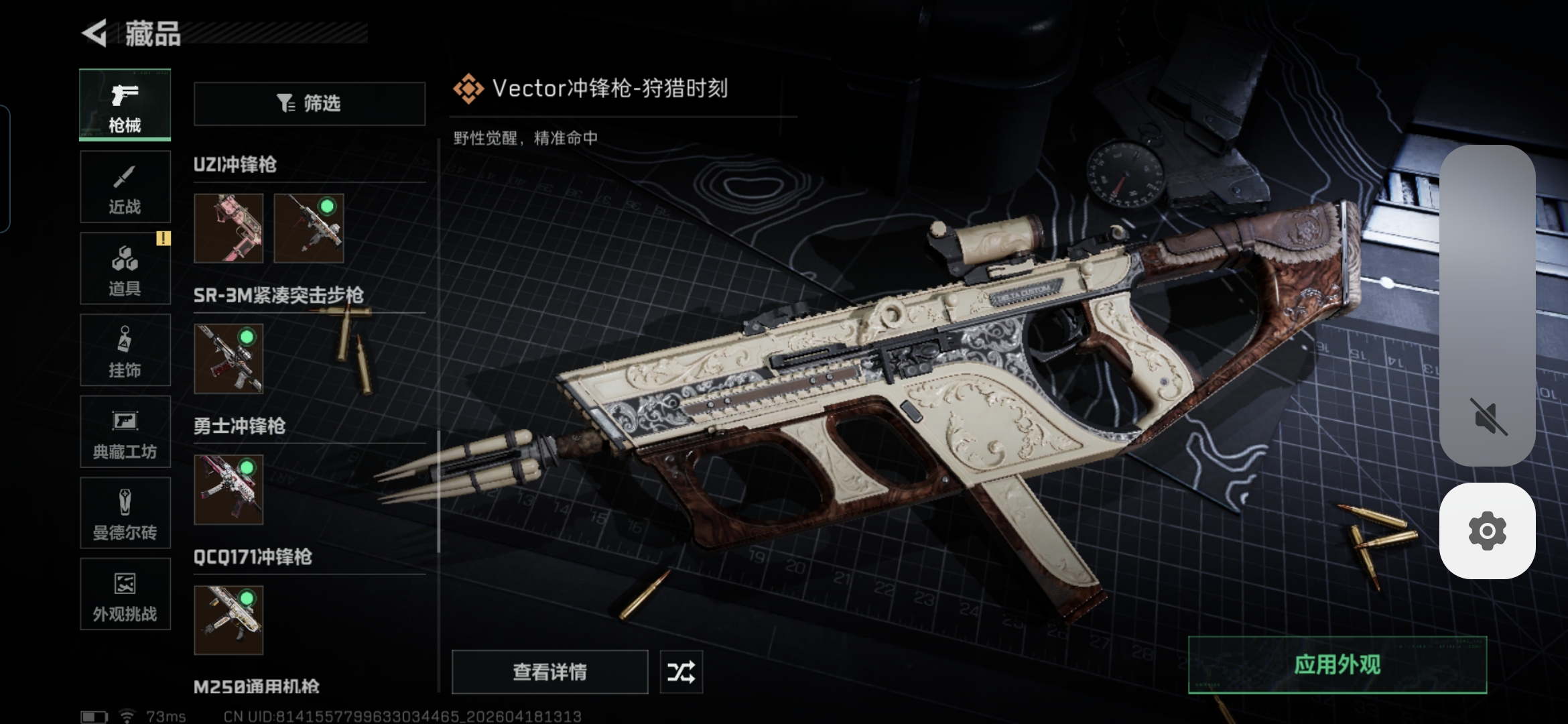Activate the shuffle random-skin icon button
The image size is (1568, 724).
(681, 672)
